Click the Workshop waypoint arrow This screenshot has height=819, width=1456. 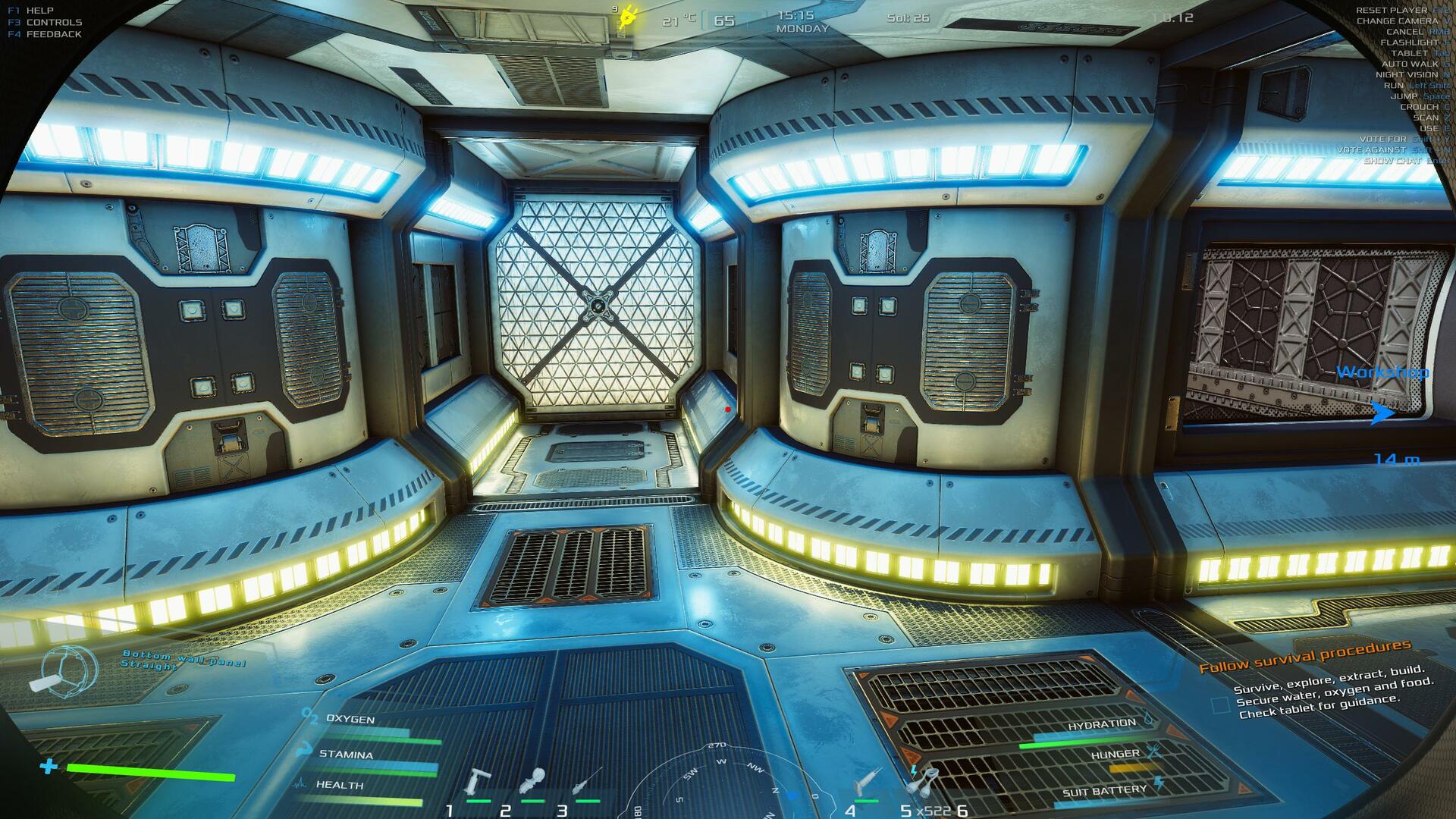1382,413
